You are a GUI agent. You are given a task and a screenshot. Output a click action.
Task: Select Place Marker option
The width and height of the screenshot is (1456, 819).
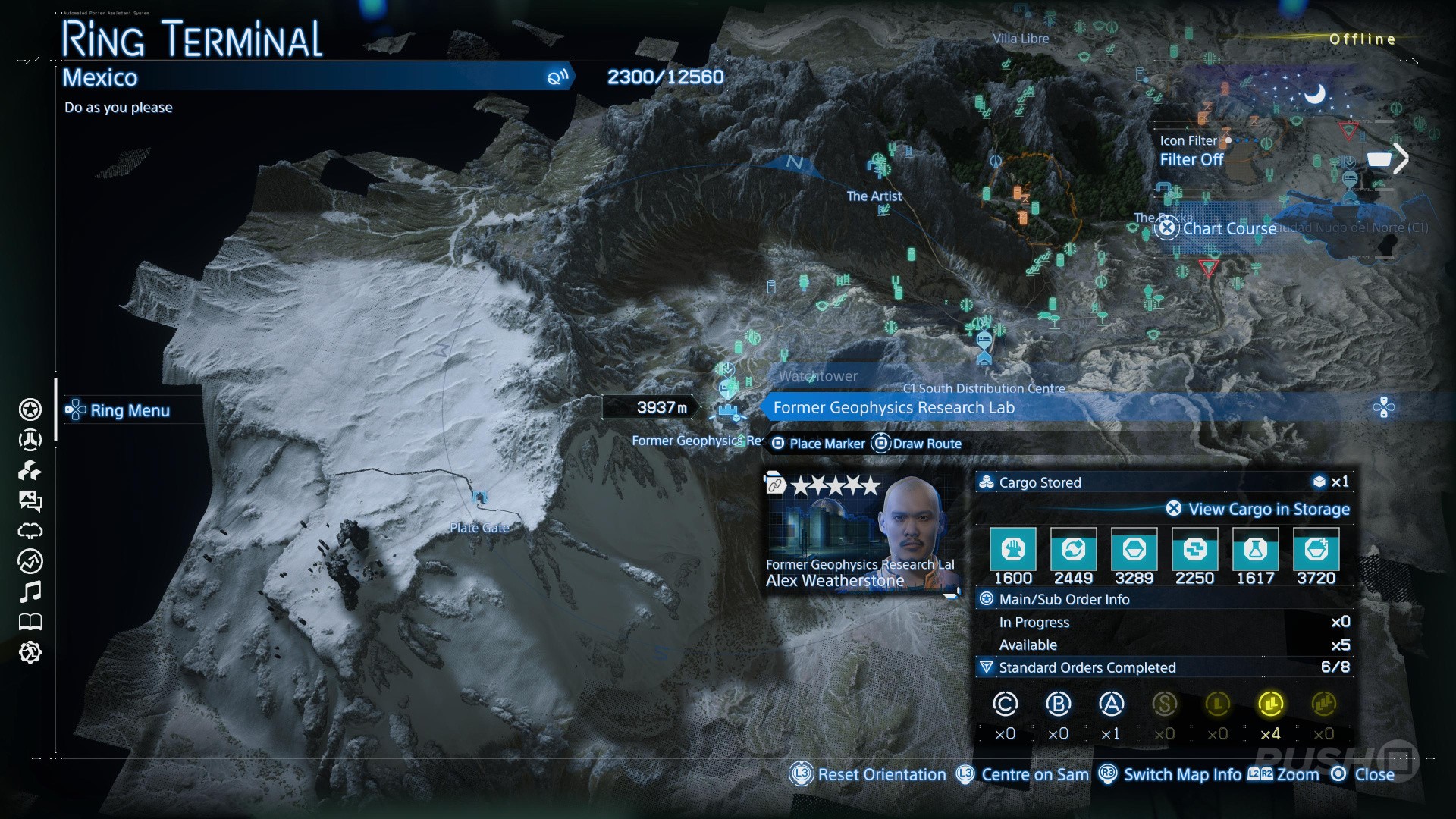point(826,444)
